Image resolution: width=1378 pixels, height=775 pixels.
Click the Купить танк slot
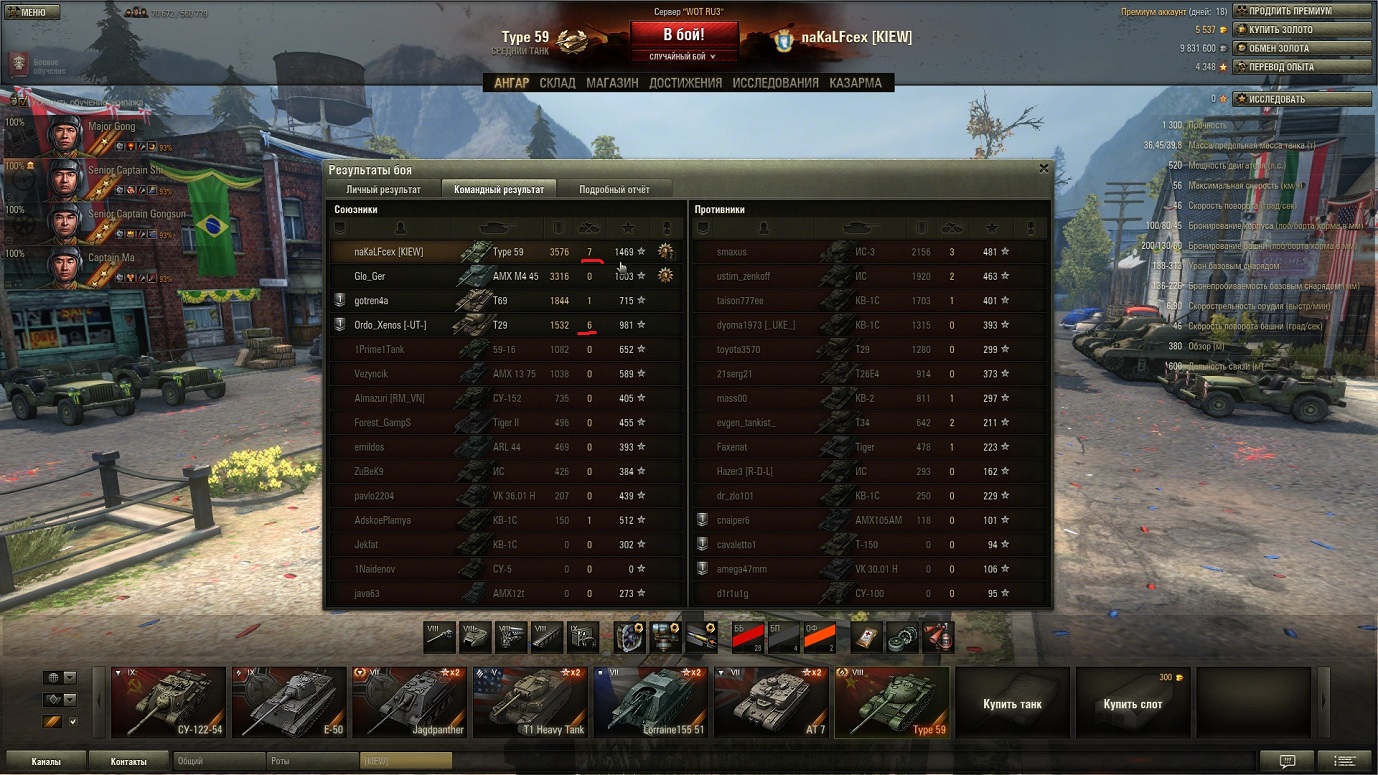tap(1012, 703)
